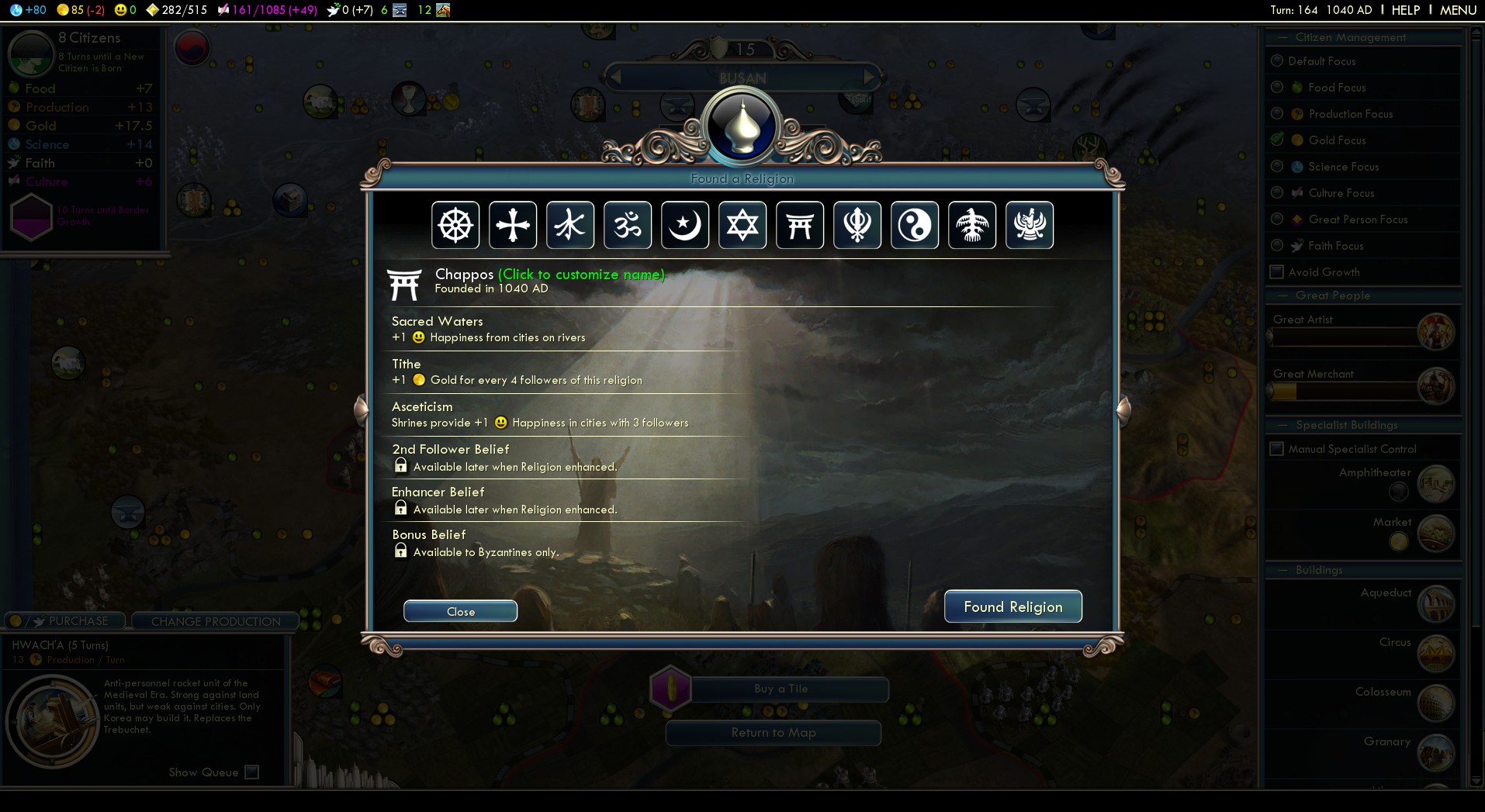Choose the Christianity cross symbol
This screenshot has height=812, width=1485.
click(x=513, y=226)
